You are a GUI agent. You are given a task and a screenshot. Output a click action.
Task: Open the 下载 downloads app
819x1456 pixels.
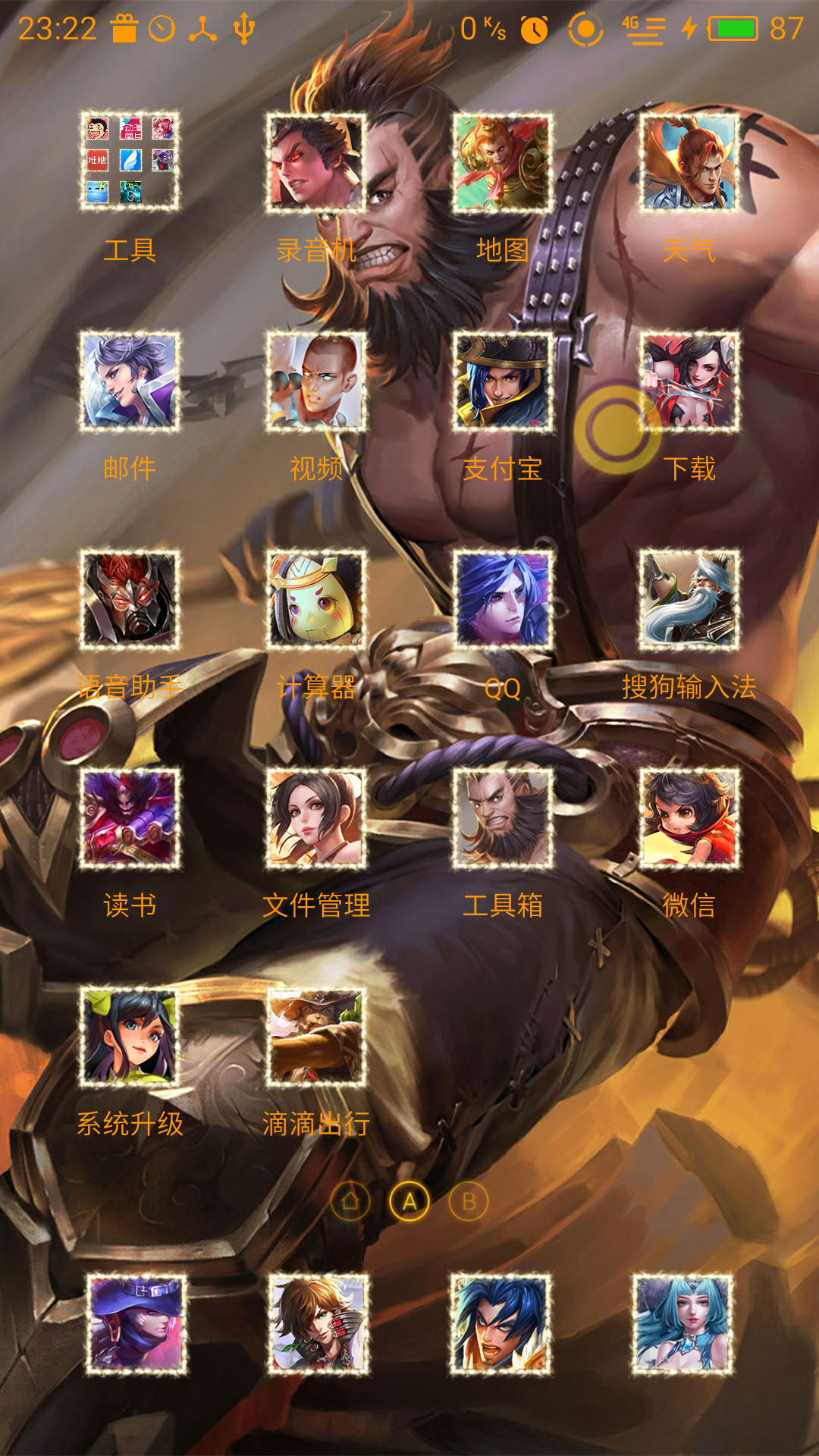(x=689, y=381)
